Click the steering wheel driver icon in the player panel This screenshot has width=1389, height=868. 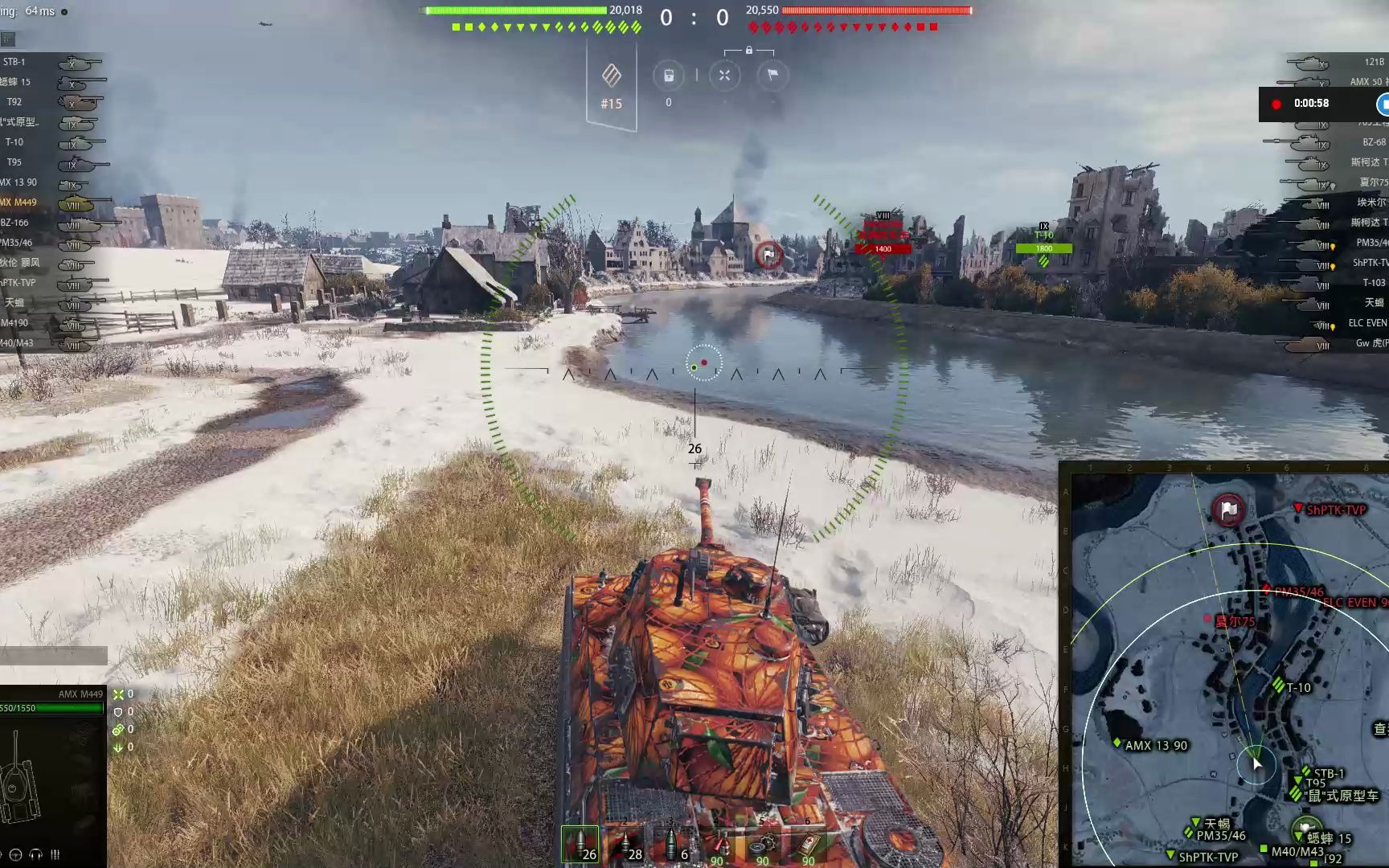[x=15, y=855]
